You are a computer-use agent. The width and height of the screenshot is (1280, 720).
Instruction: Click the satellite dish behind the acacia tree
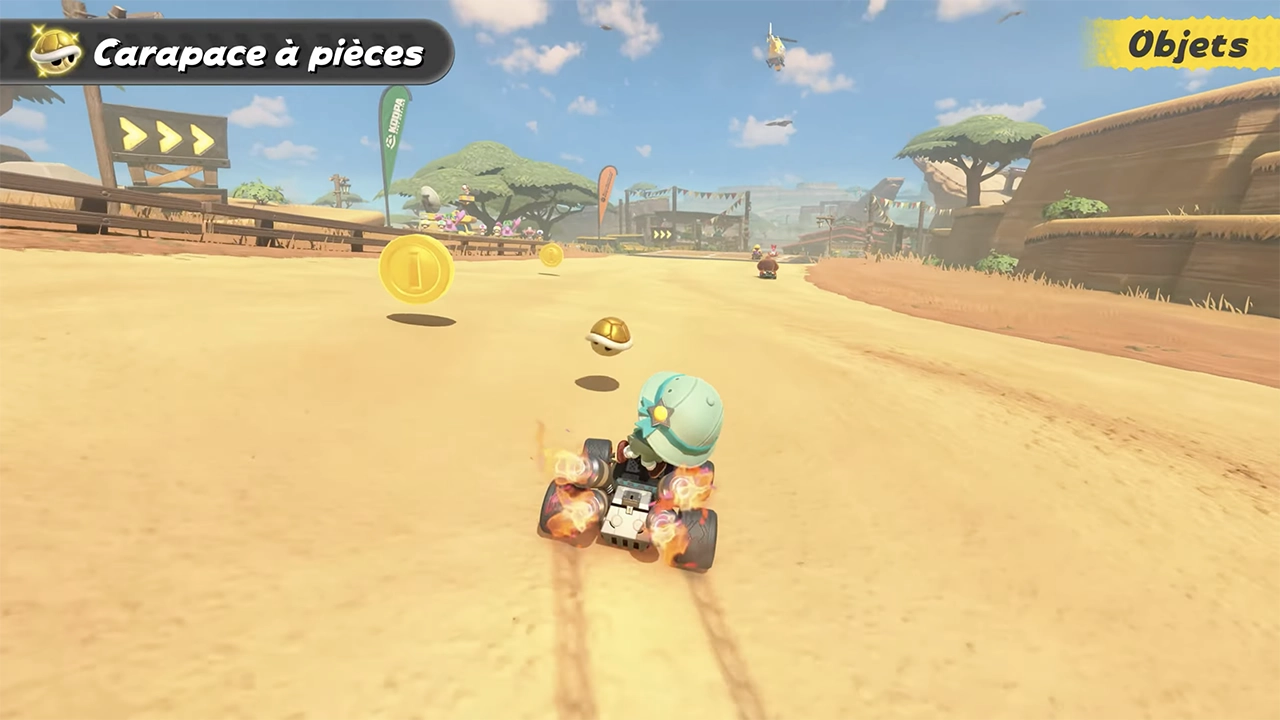[430, 197]
